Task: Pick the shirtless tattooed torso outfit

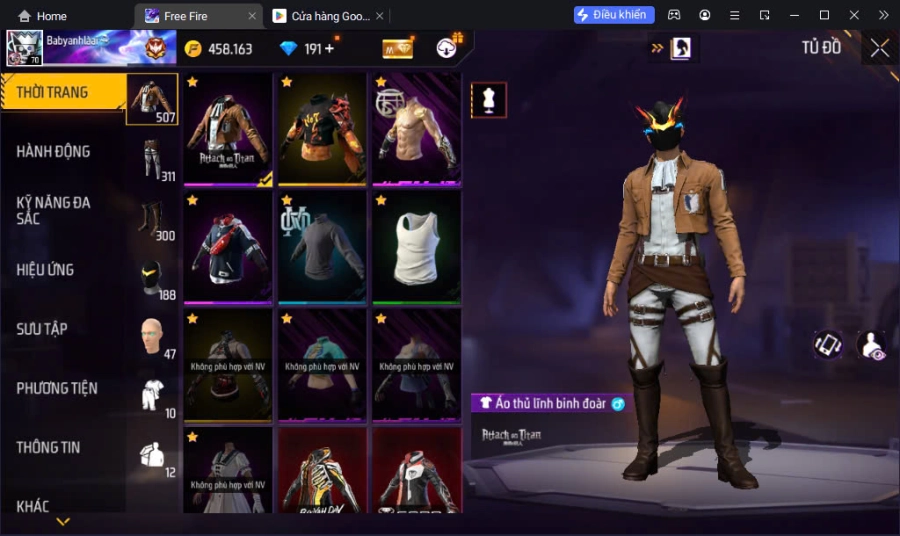Action: click(x=416, y=129)
